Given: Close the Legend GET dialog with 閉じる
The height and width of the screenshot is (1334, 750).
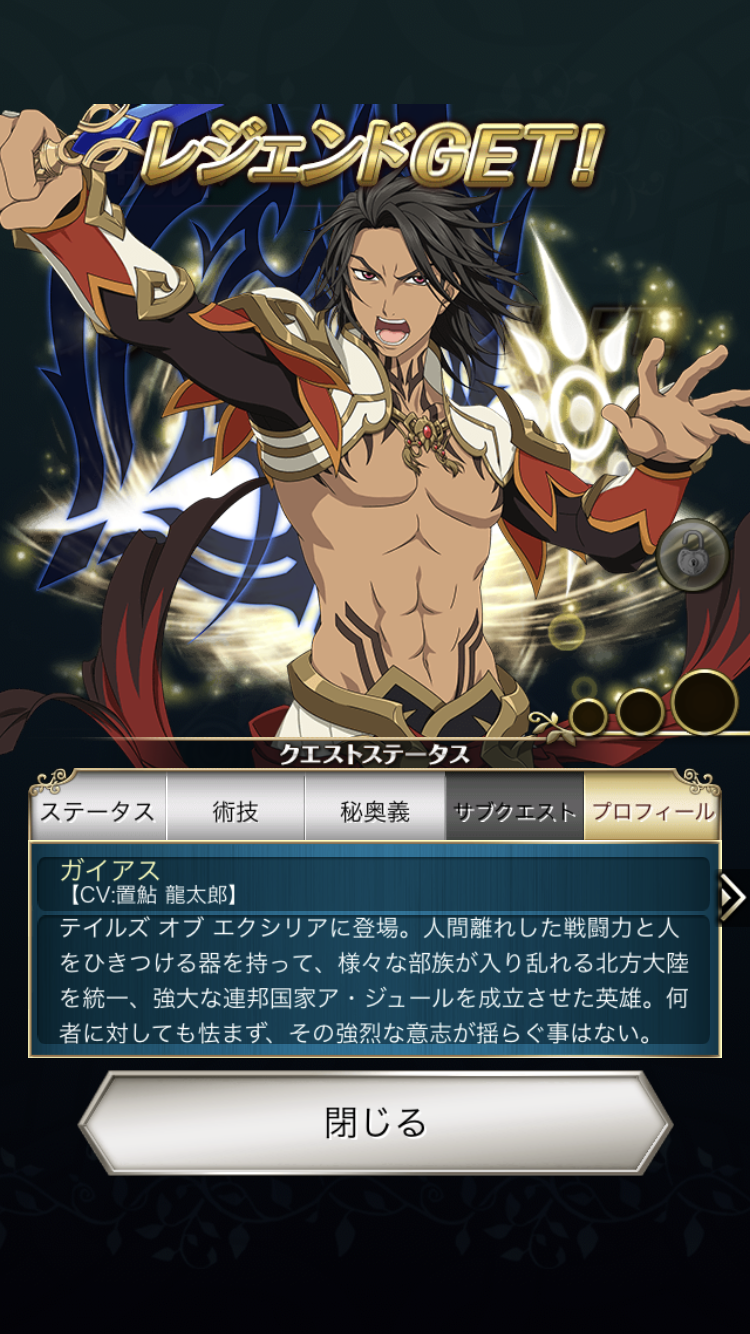Looking at the screenshot, I should [x=375, y=1123].
